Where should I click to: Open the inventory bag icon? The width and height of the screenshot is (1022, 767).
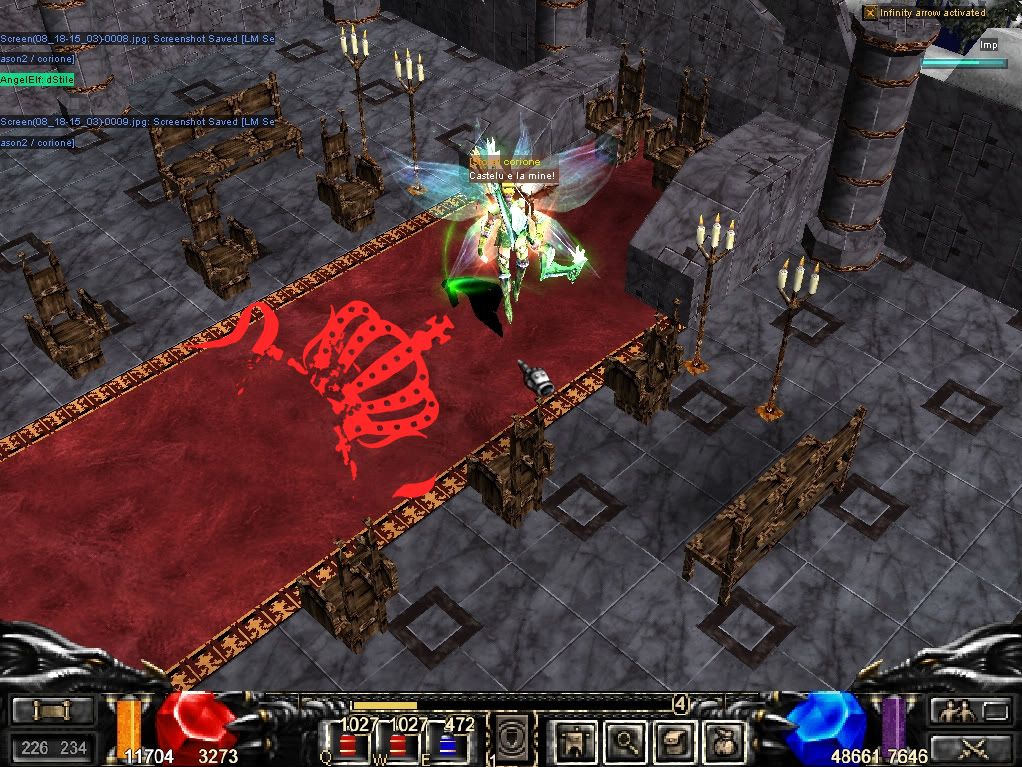coord(721,741)
